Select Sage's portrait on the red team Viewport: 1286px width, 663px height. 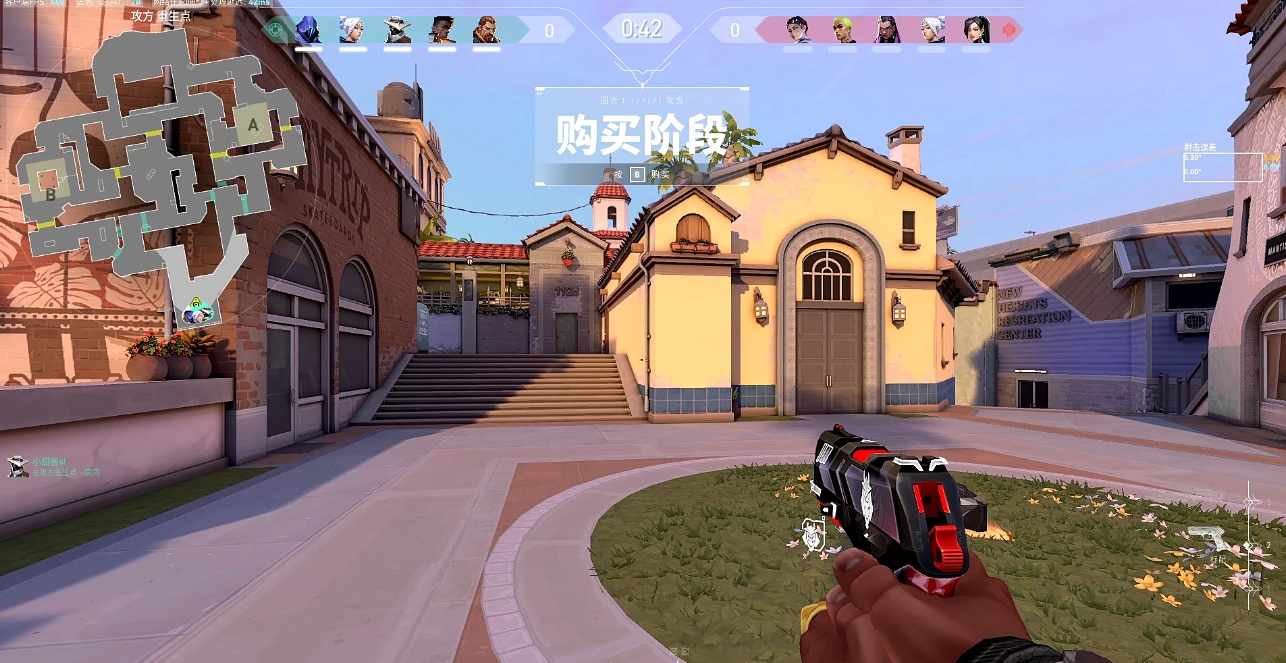(x=977, y=30)
